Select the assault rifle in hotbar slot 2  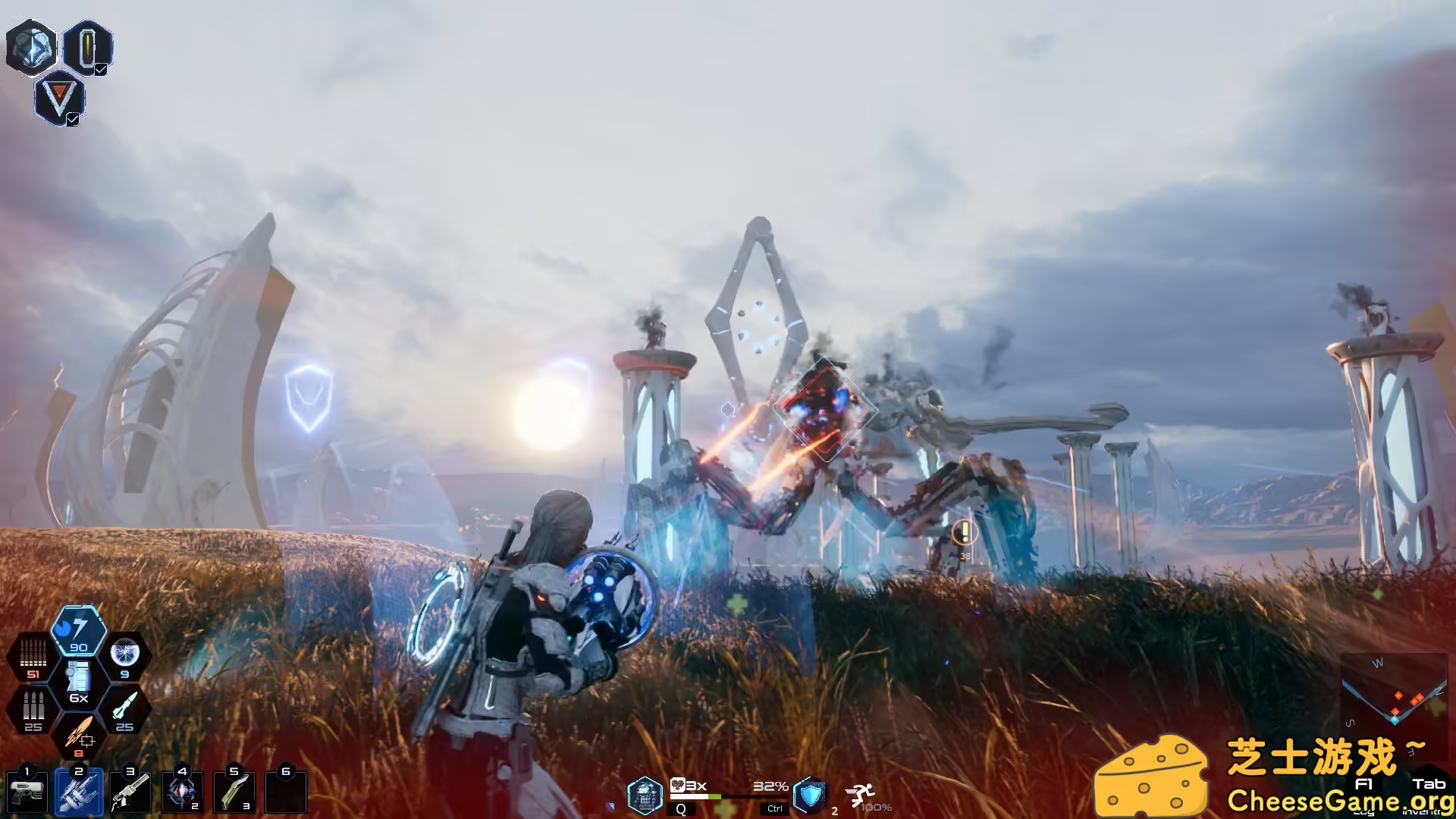(x=79, y=793)
